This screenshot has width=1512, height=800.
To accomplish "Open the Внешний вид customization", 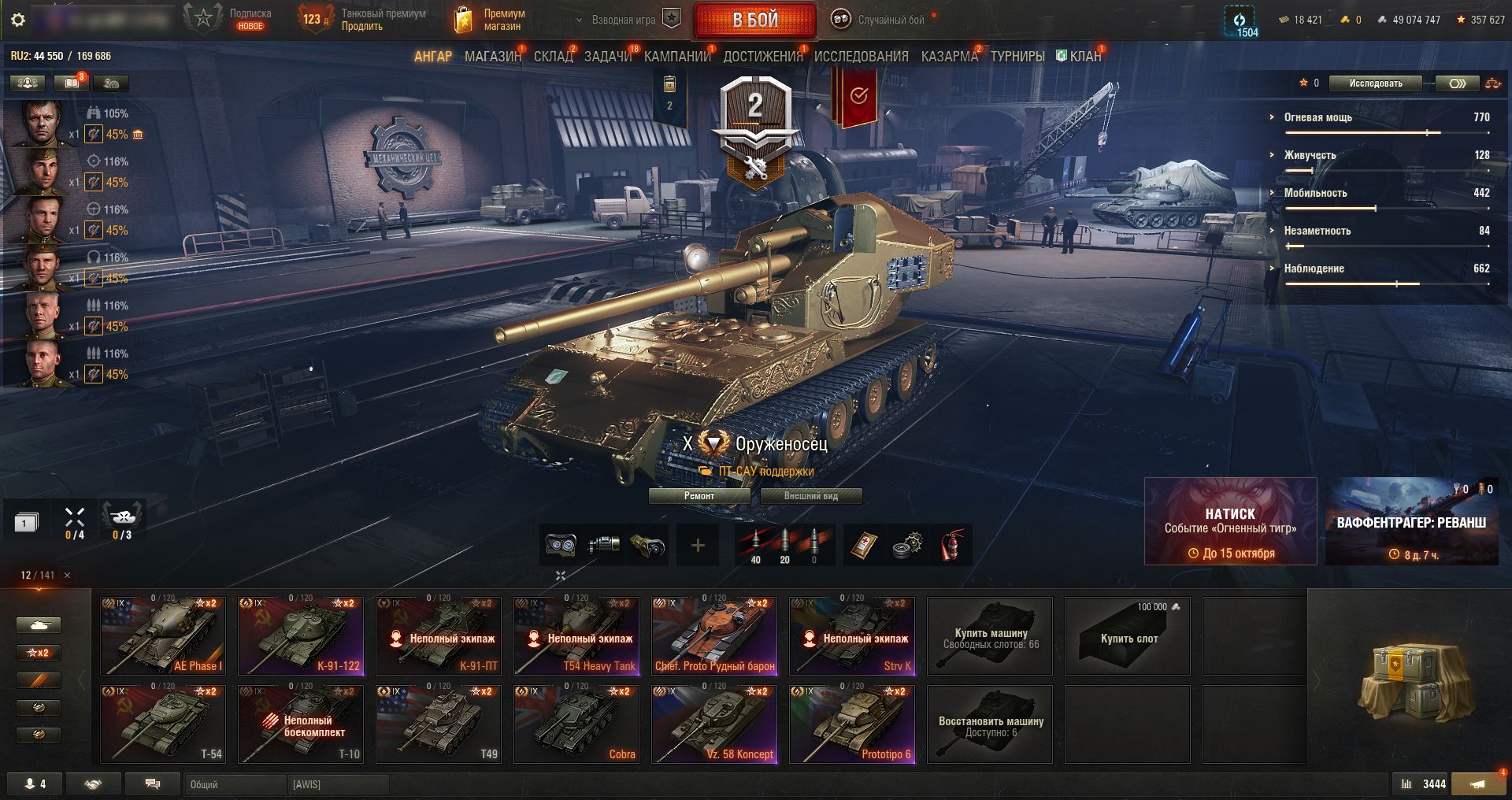I will (x=810, y=496).
